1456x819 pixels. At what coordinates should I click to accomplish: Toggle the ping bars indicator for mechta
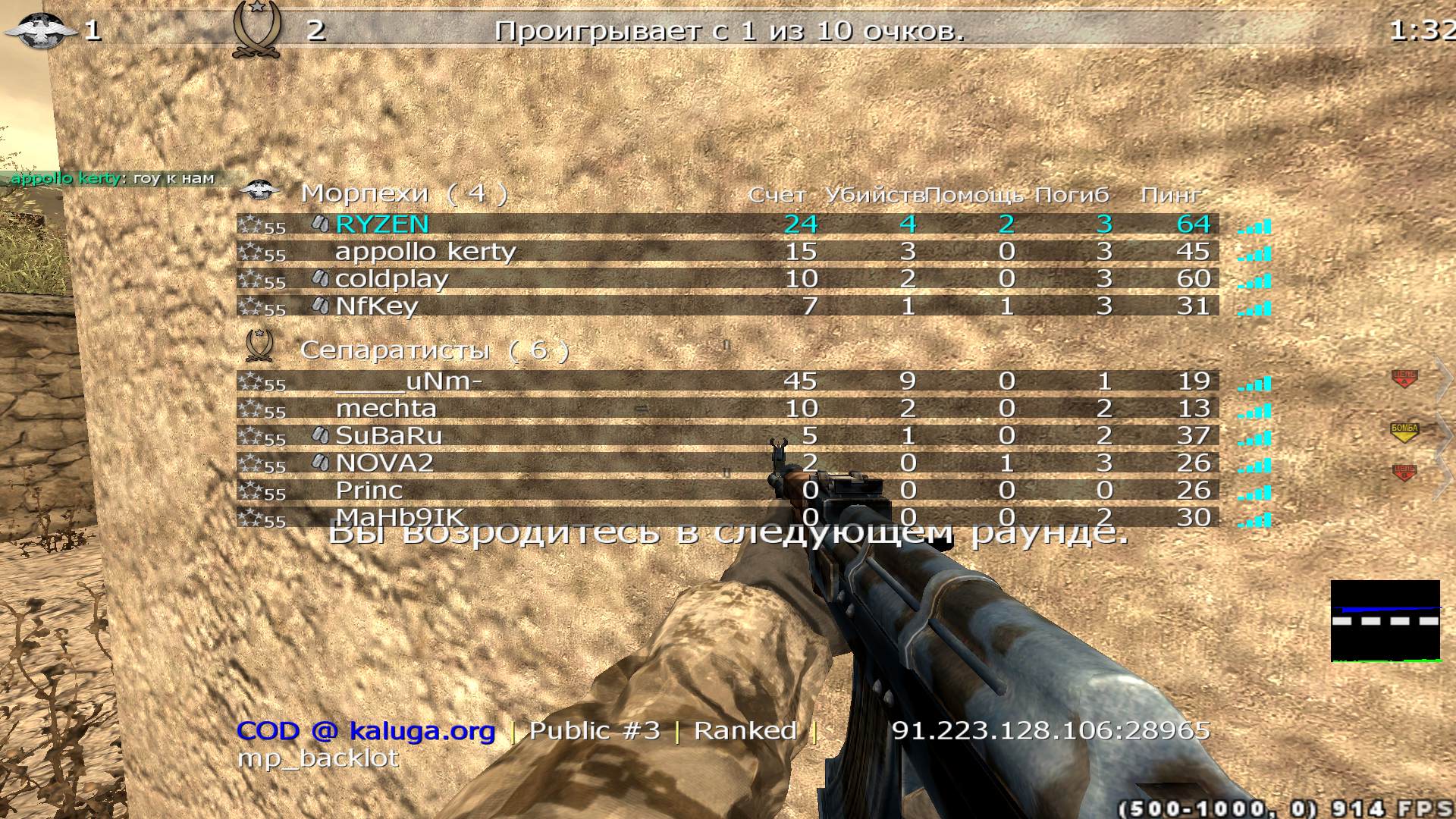click(1253, 410)
